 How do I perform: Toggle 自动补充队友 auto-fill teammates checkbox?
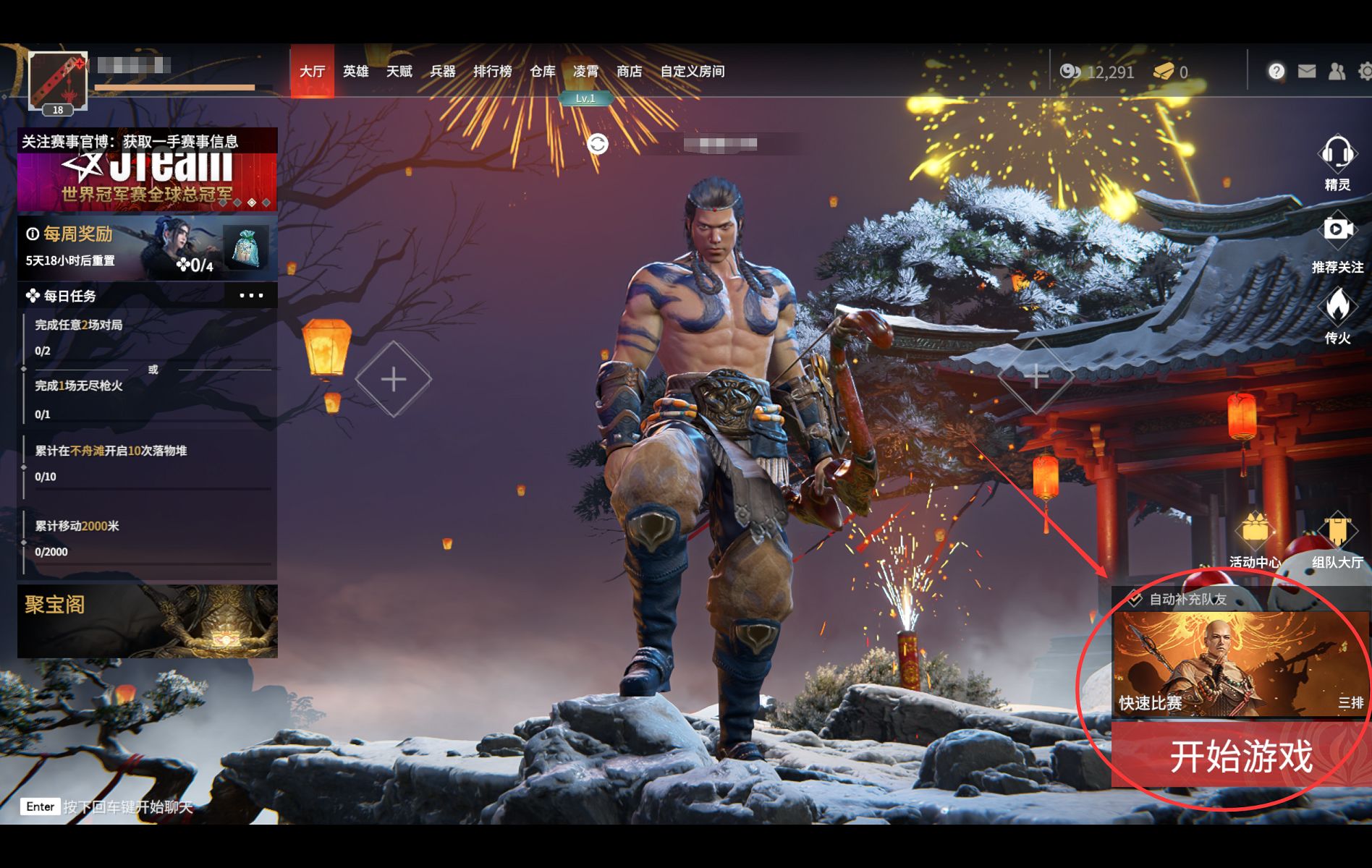pos(1135,599)
